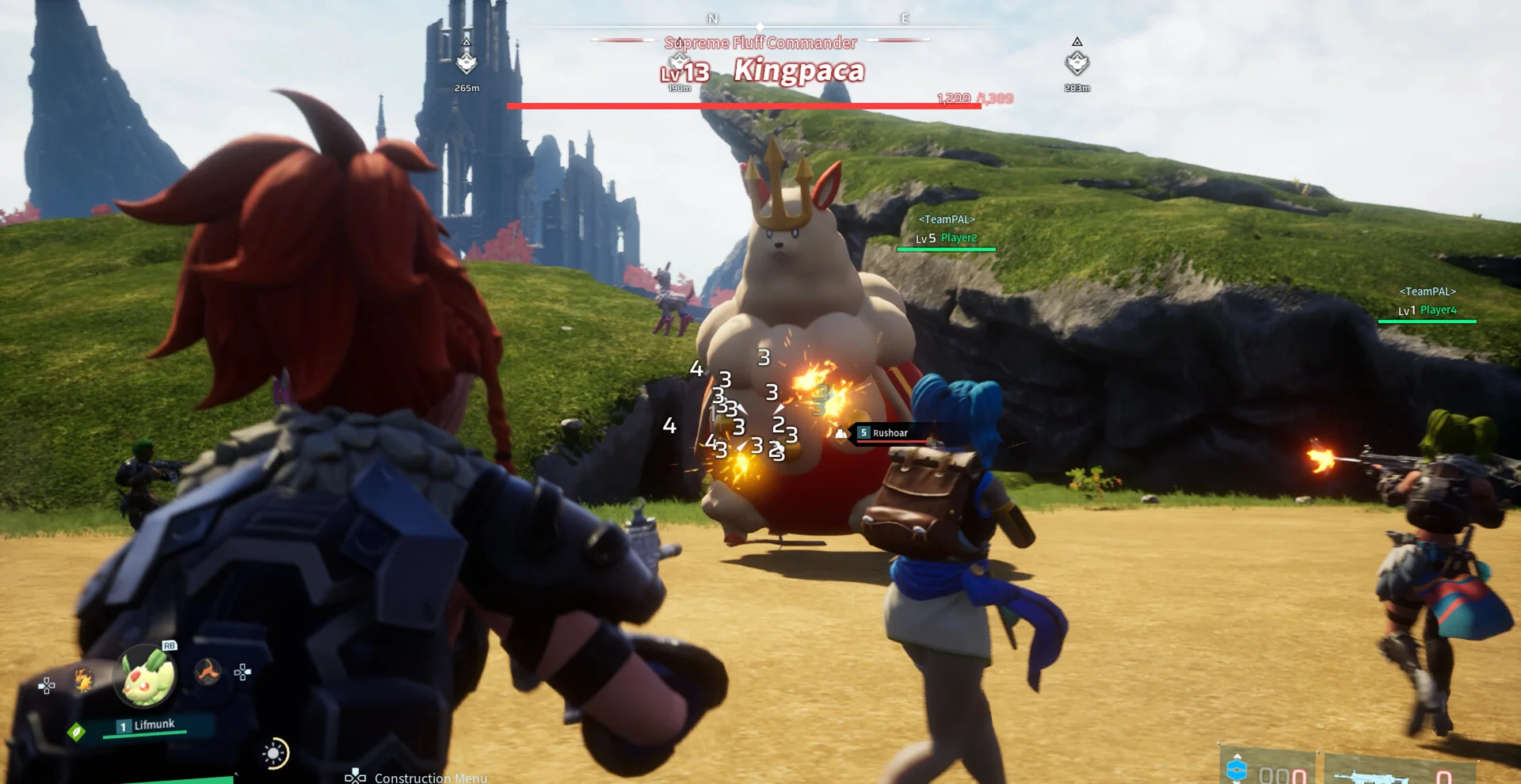1521x784 pixels.
Task: Switch to the fiery pal beside Lifmunk
Action: [83, 680]
